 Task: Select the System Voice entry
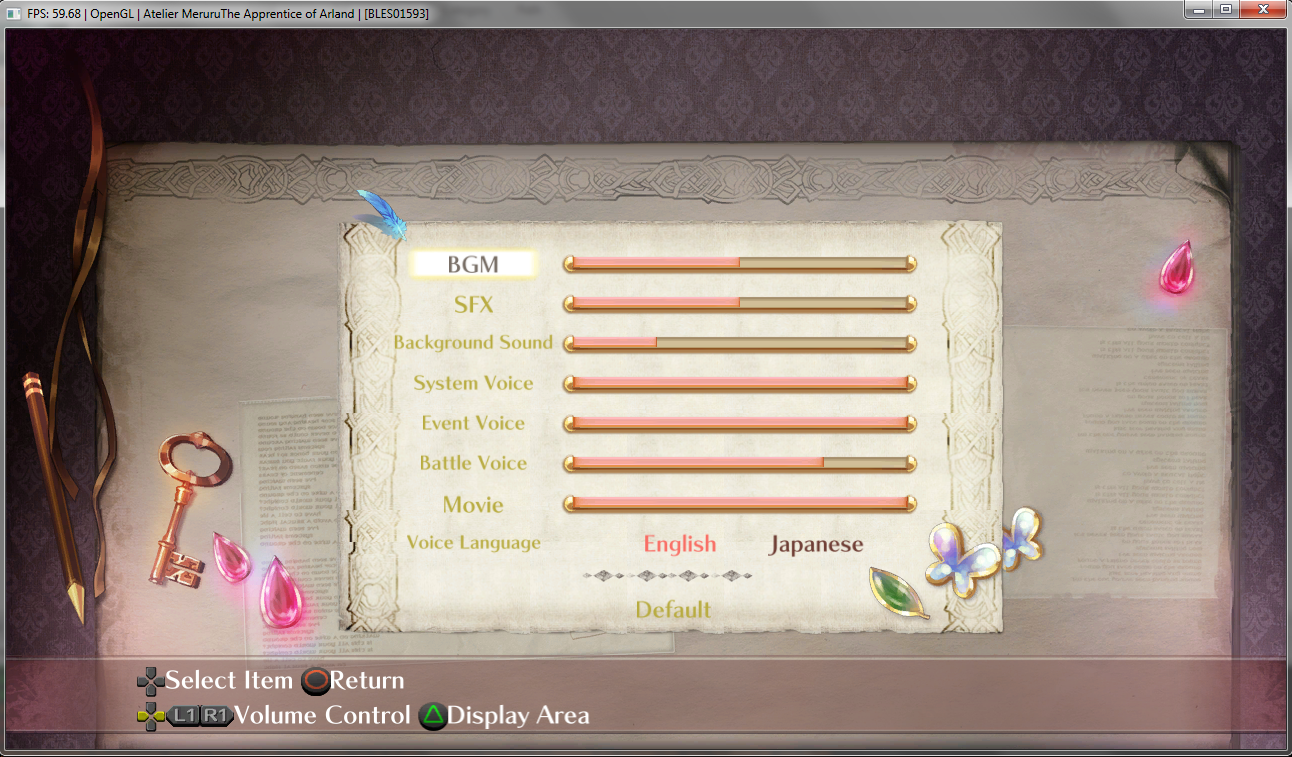[473, 383]
